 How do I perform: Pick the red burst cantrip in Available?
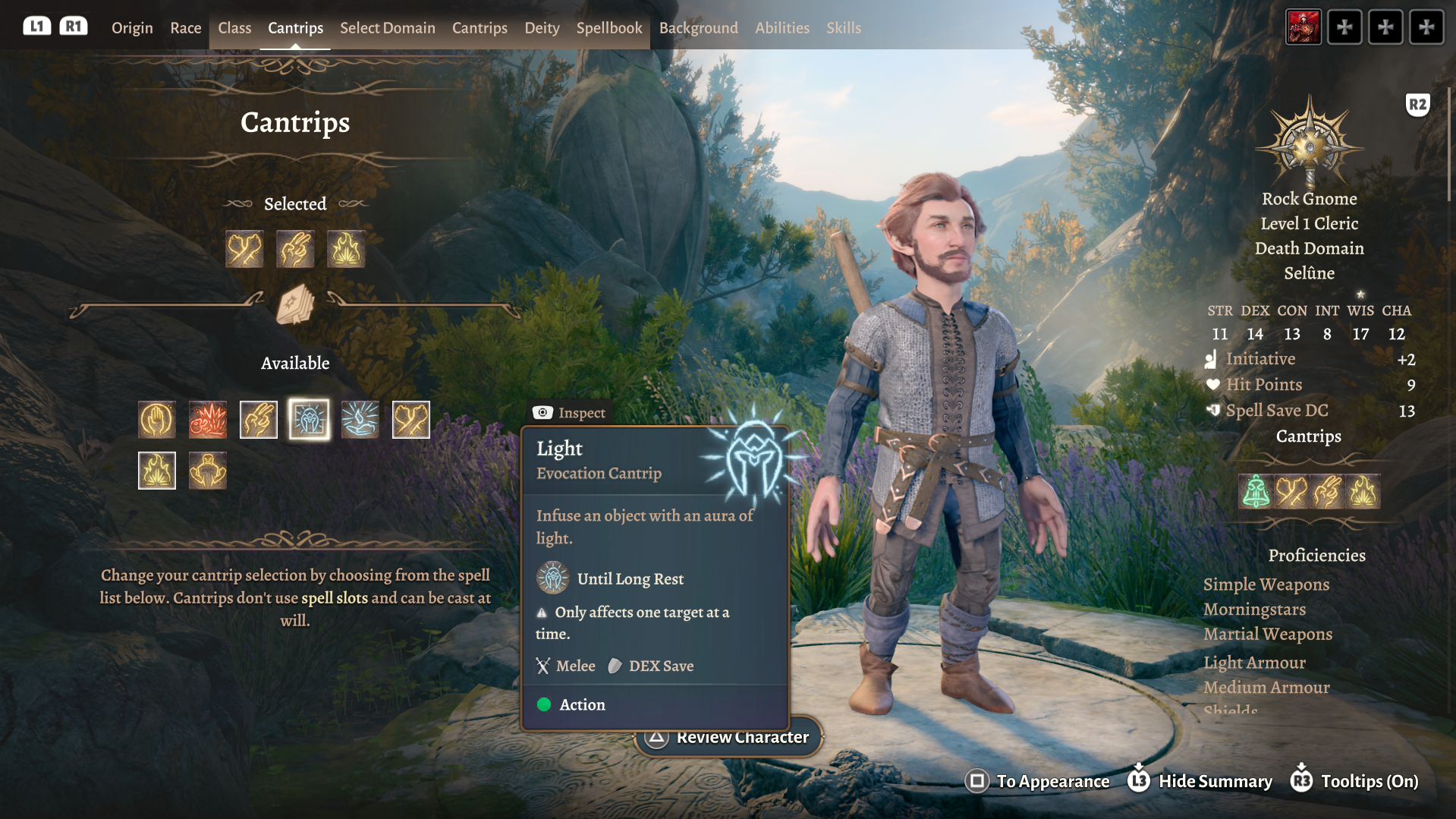[208, 420]
